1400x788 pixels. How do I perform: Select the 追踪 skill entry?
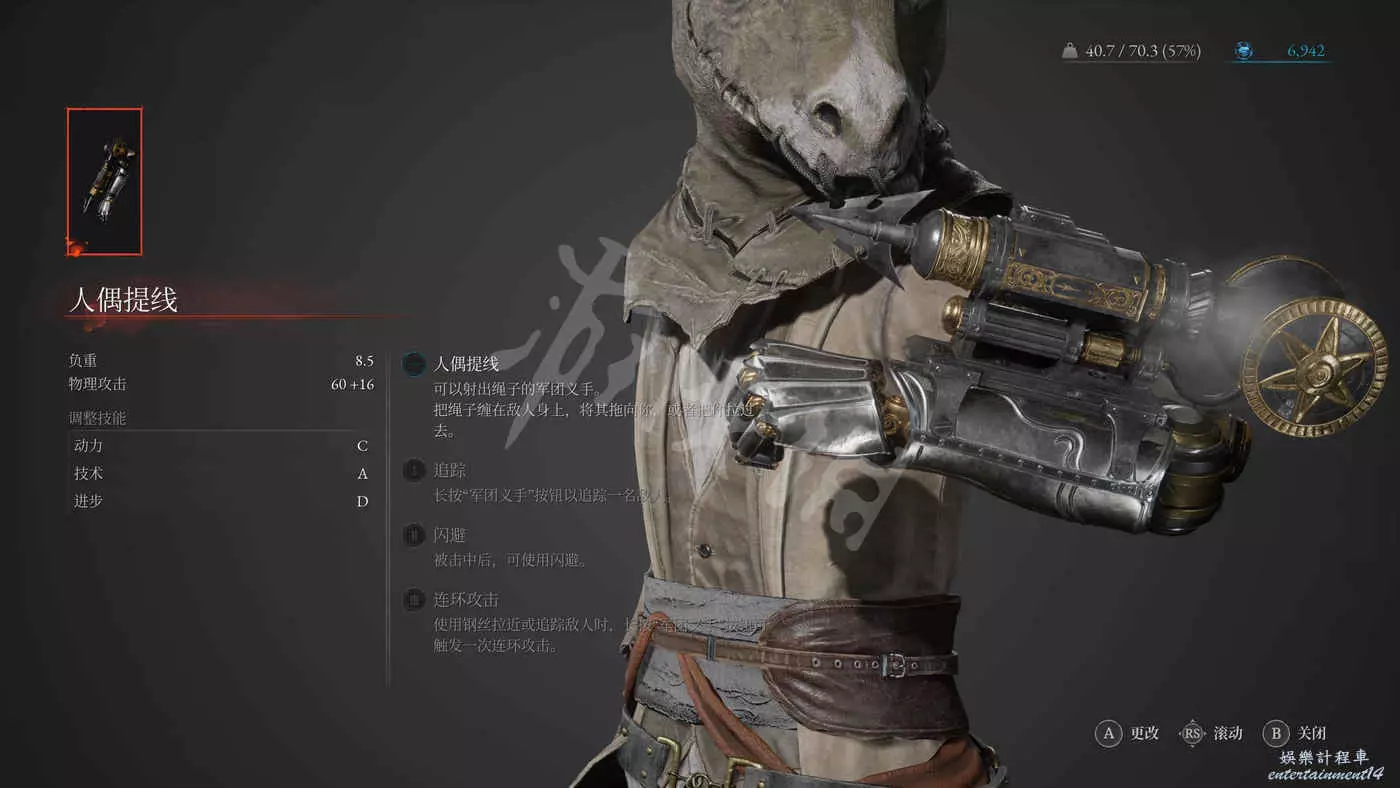[x=449, y=470]
